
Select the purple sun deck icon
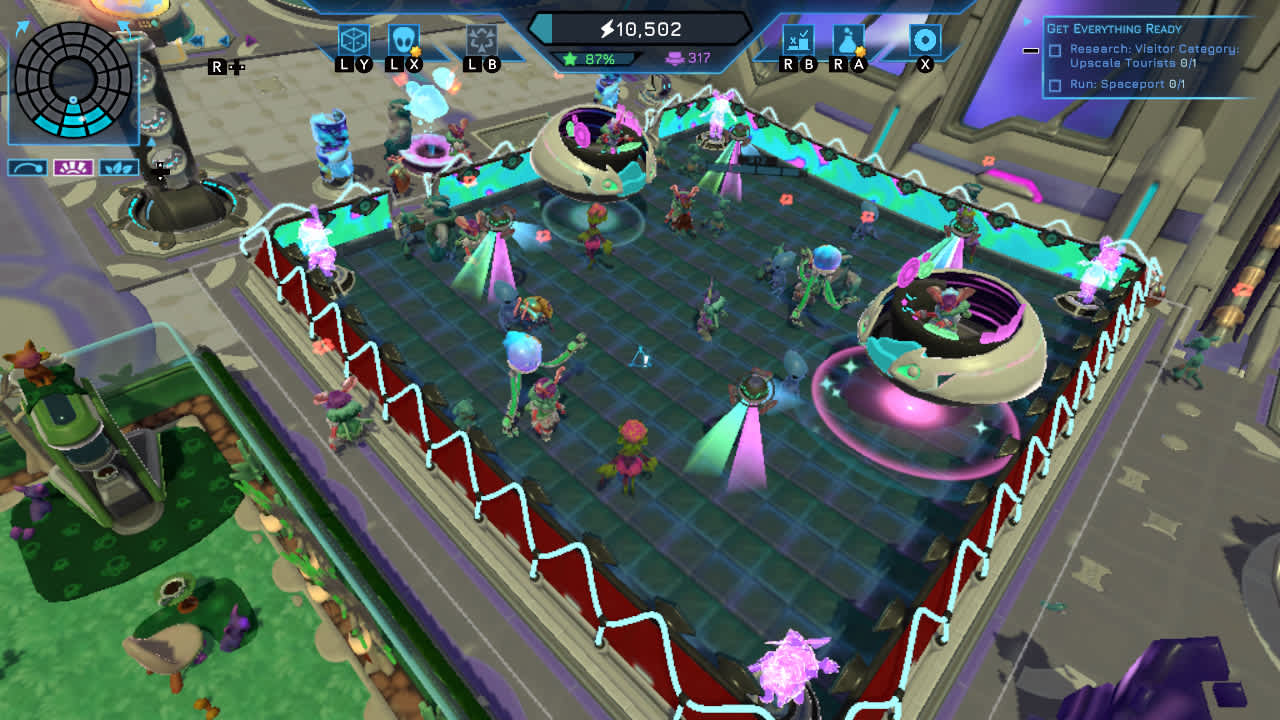73,168
